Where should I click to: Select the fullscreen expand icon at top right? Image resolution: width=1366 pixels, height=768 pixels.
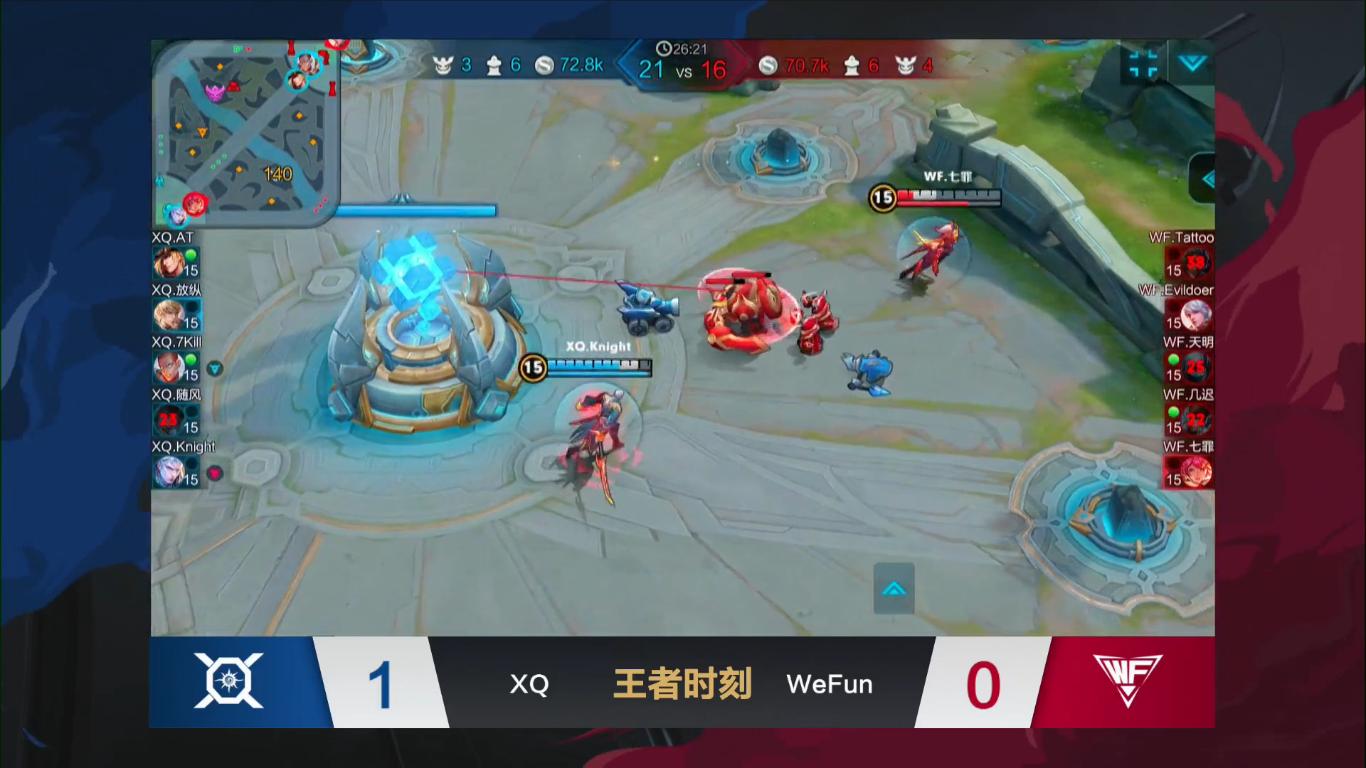point(1141,62)
